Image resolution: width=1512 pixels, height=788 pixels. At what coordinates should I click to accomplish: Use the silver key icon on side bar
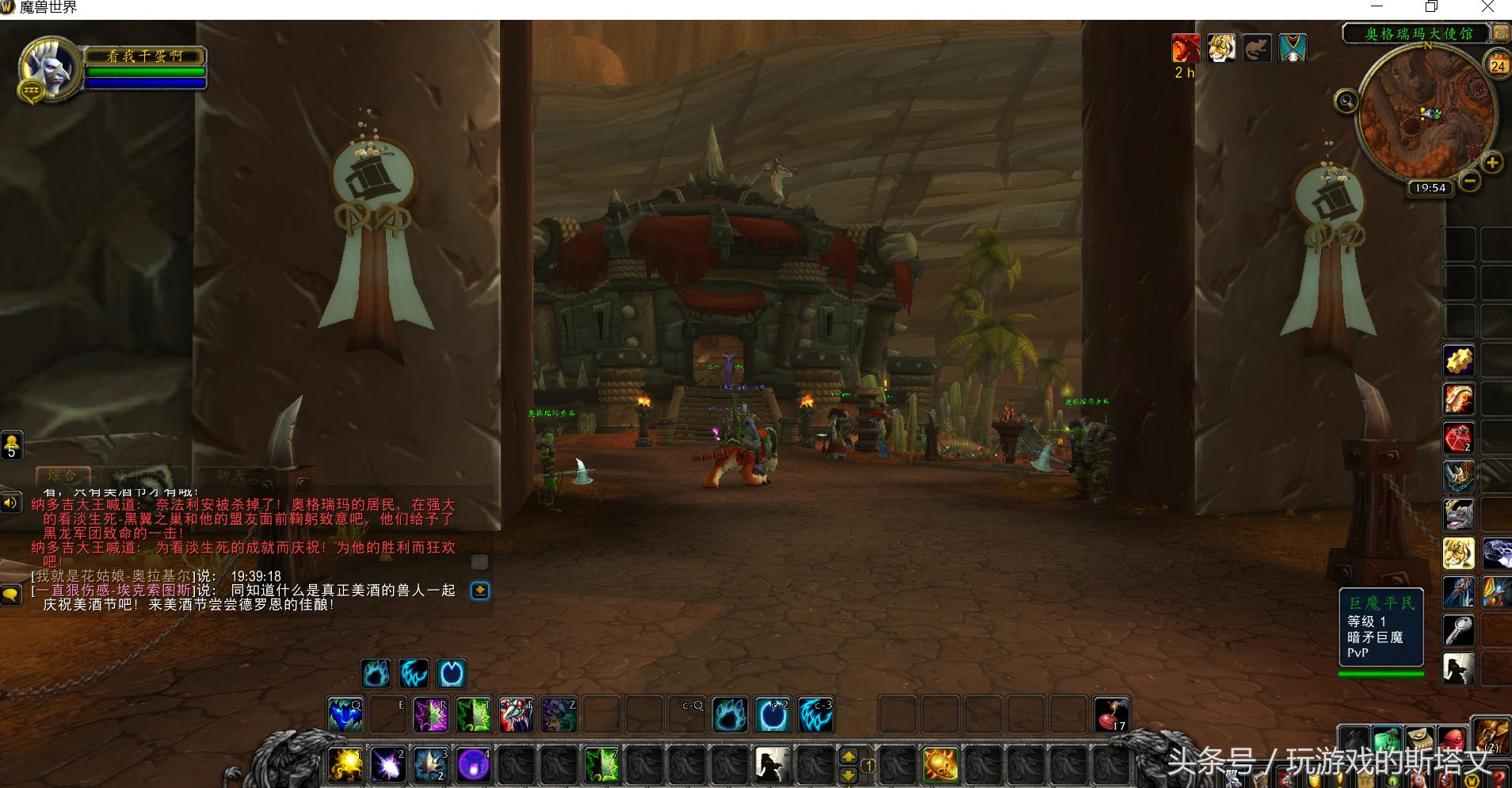(x=1458, y=630)
